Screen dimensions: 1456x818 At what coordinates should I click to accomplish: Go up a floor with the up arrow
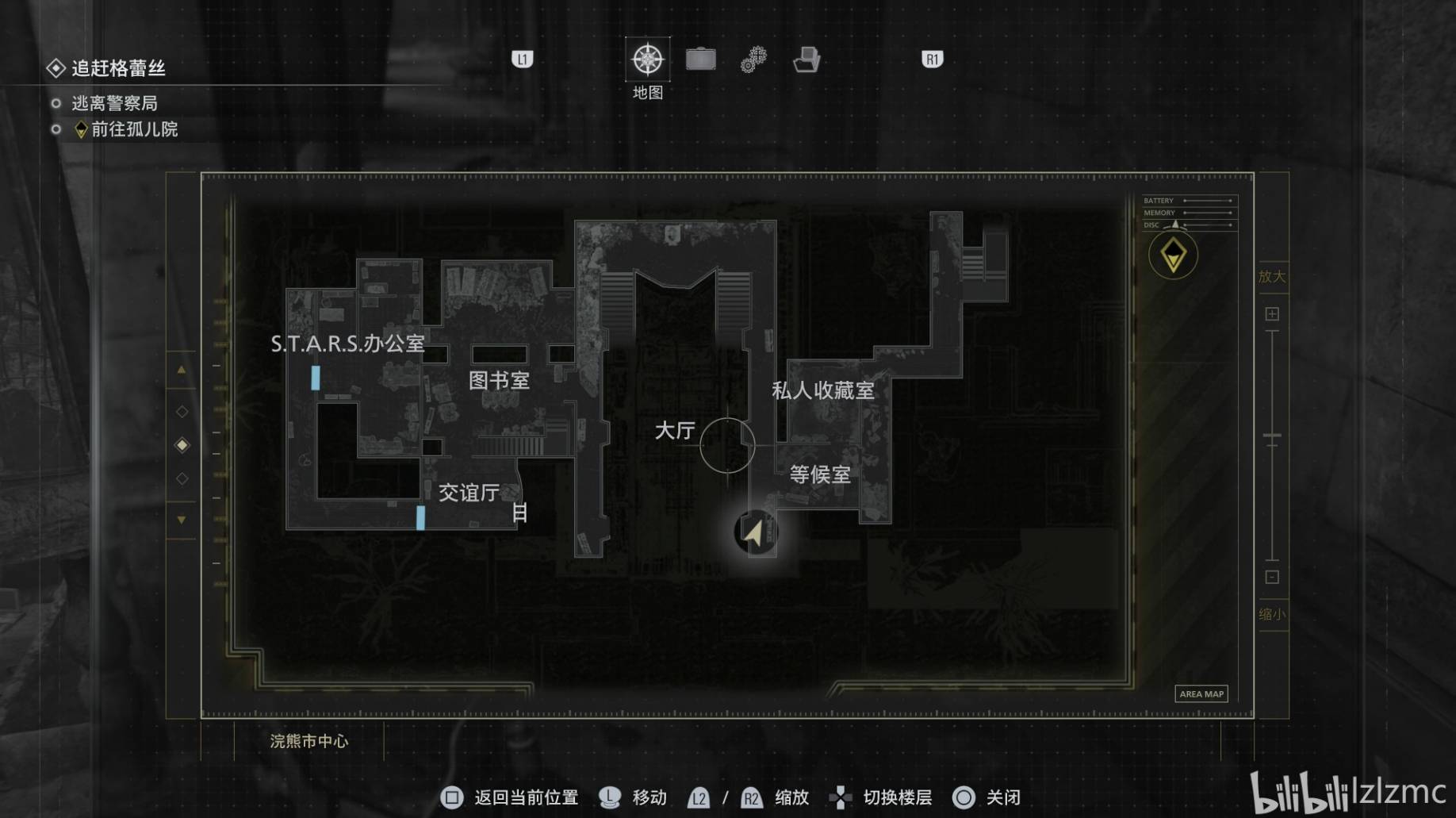tap(182, 370)
